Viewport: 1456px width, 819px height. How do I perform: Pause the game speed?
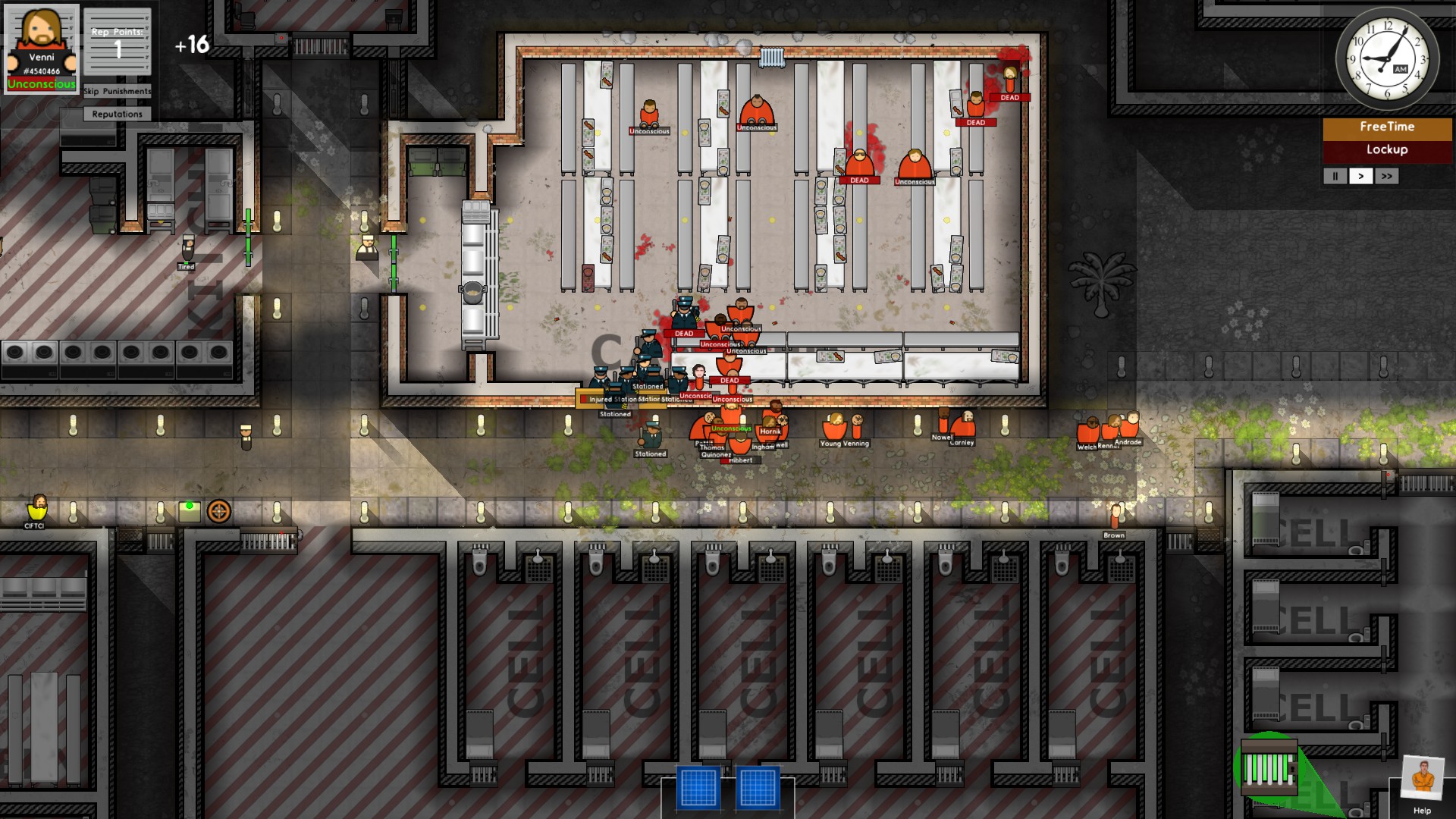click(x=1335, y=176)
